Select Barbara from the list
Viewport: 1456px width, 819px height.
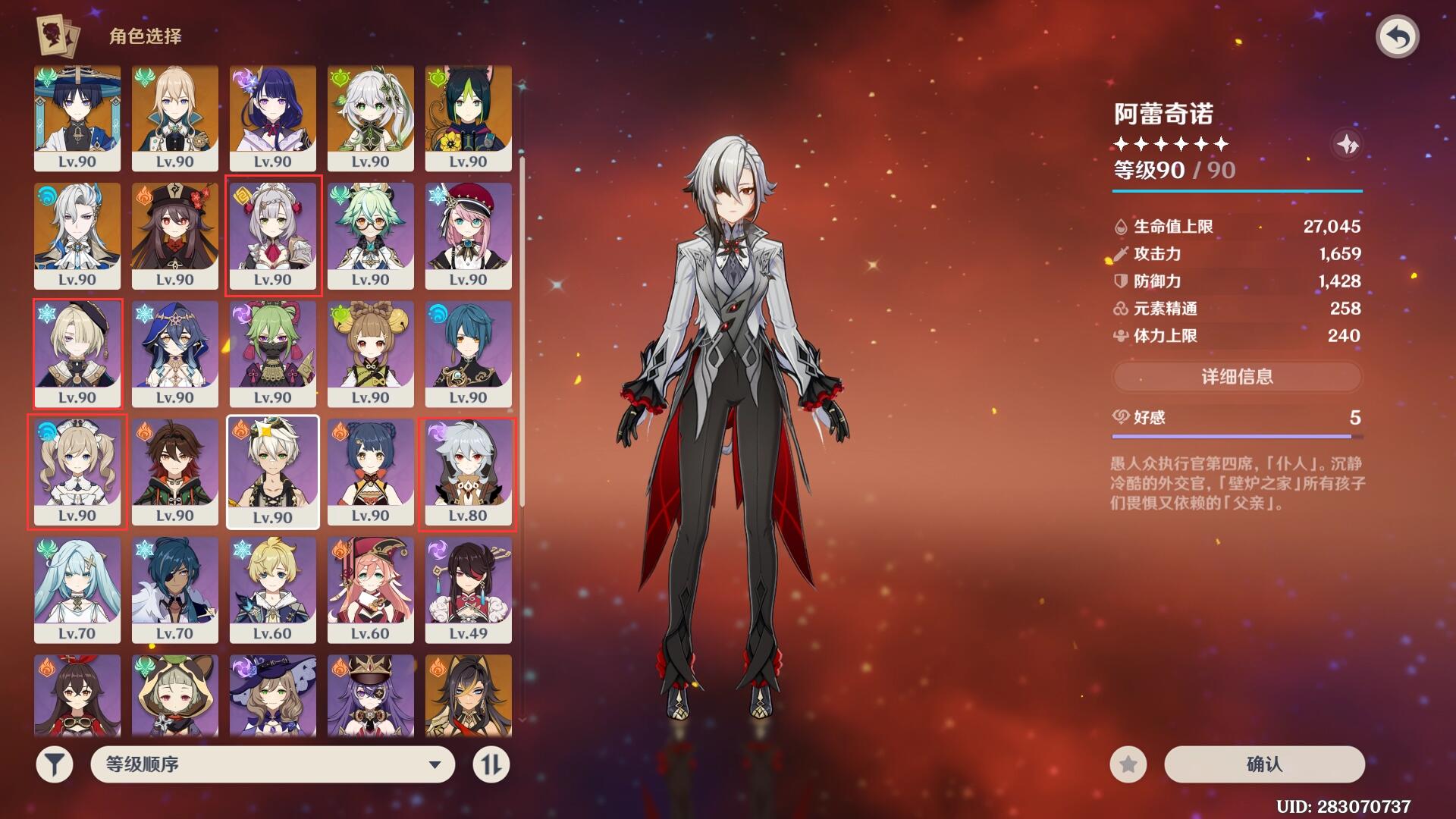click(77, 471)
